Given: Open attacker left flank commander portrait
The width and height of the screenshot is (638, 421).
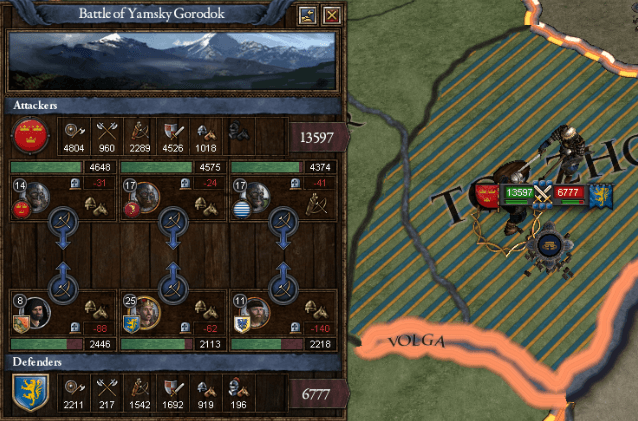Looking at the screenshot, I should tap(38, 196).
